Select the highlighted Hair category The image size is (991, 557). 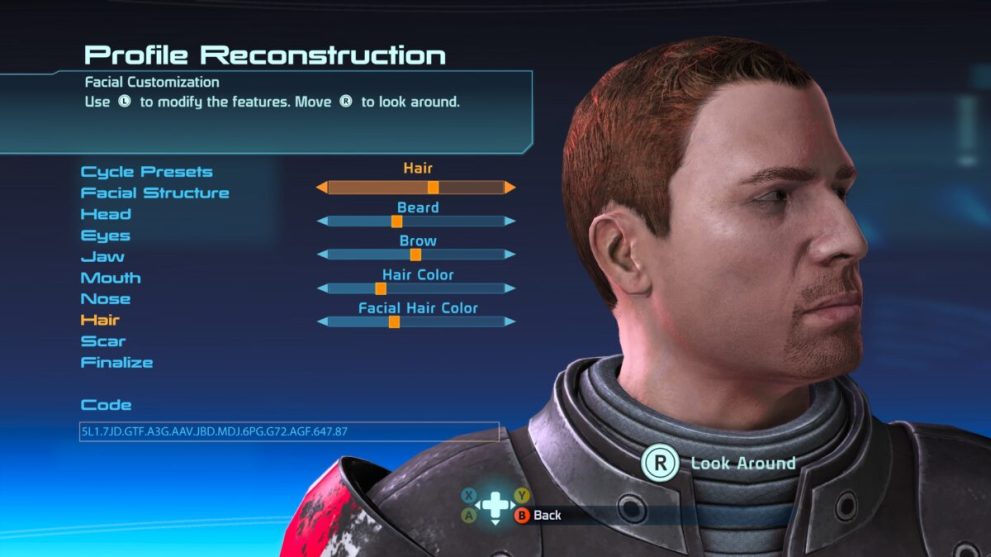point(100,320)
